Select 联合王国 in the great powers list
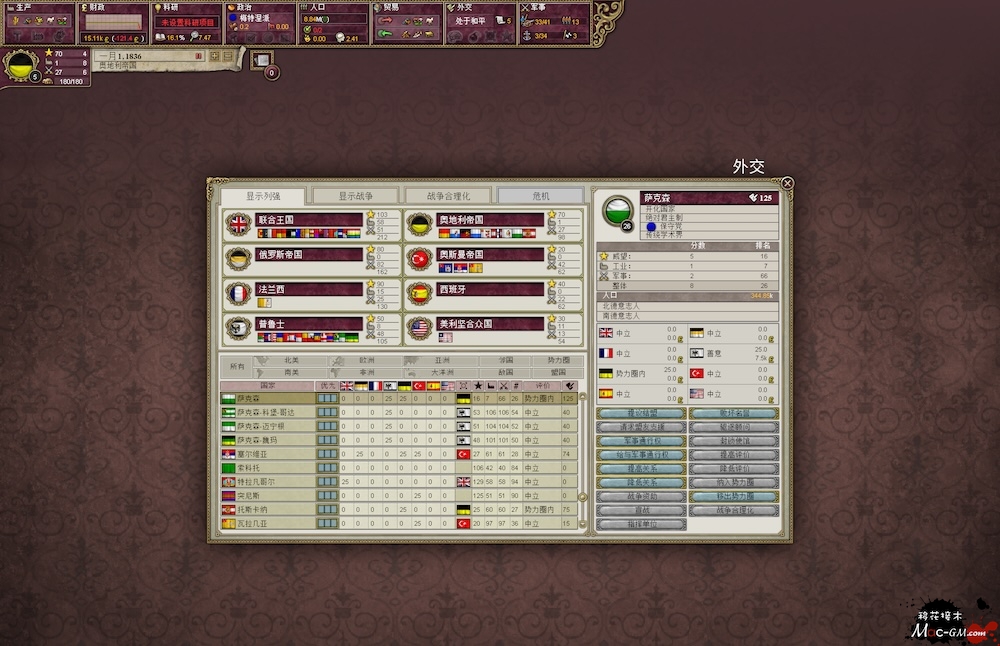Viewport: 1000px width, 646px height. (294, 220)
